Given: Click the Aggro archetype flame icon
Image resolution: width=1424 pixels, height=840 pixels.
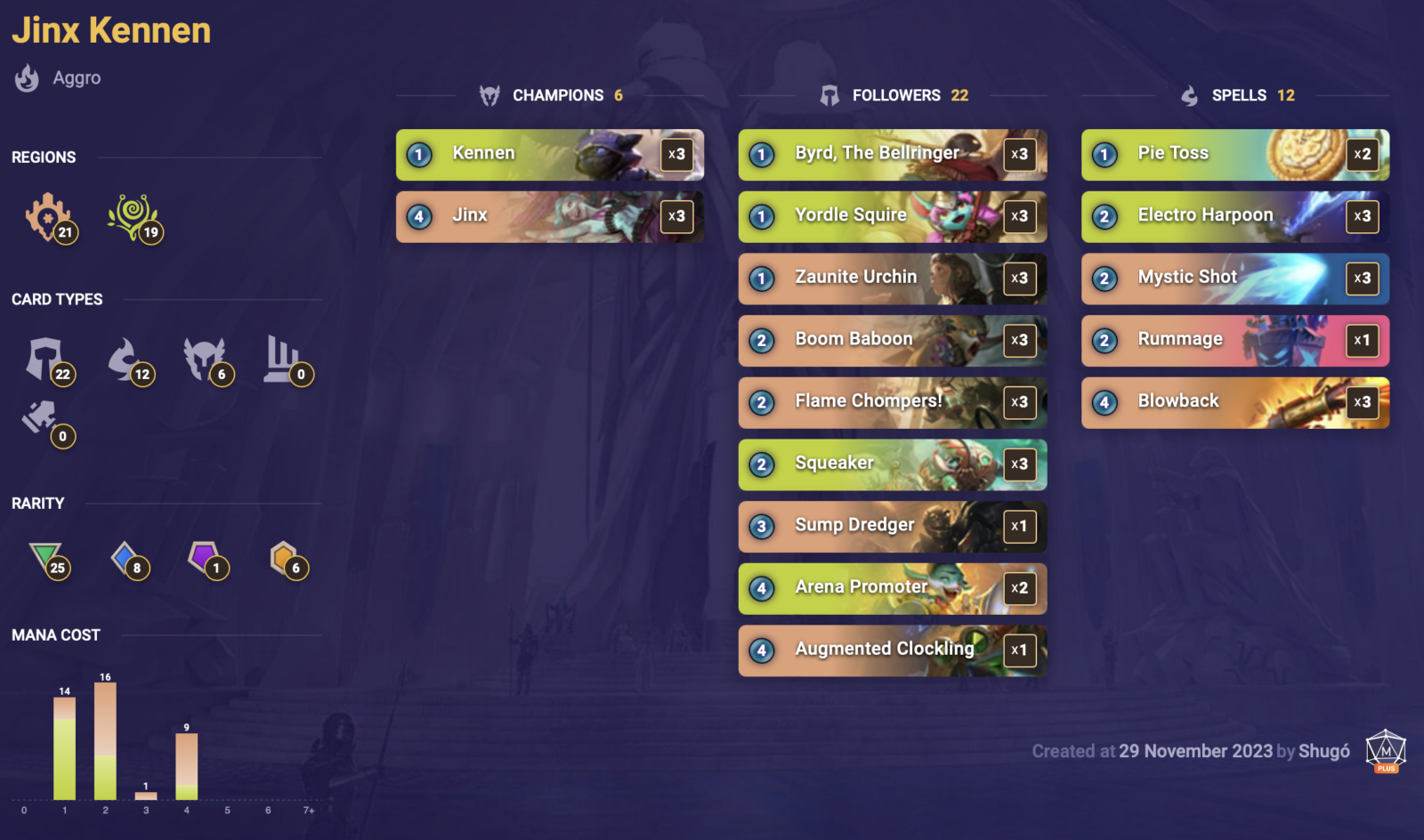Looking at the screenshot, I should click(27, 77).
